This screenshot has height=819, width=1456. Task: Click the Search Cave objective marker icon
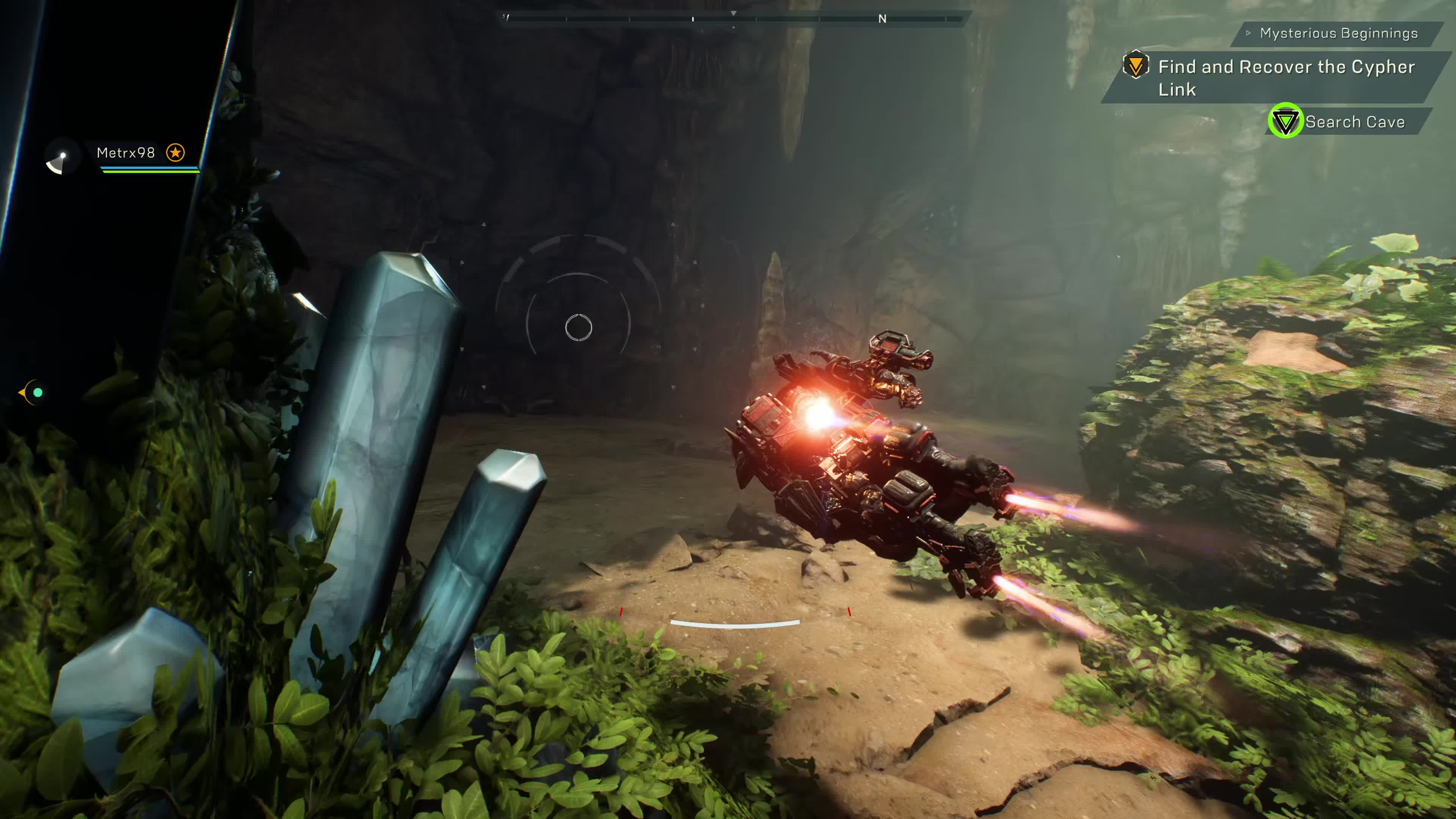1285,121
